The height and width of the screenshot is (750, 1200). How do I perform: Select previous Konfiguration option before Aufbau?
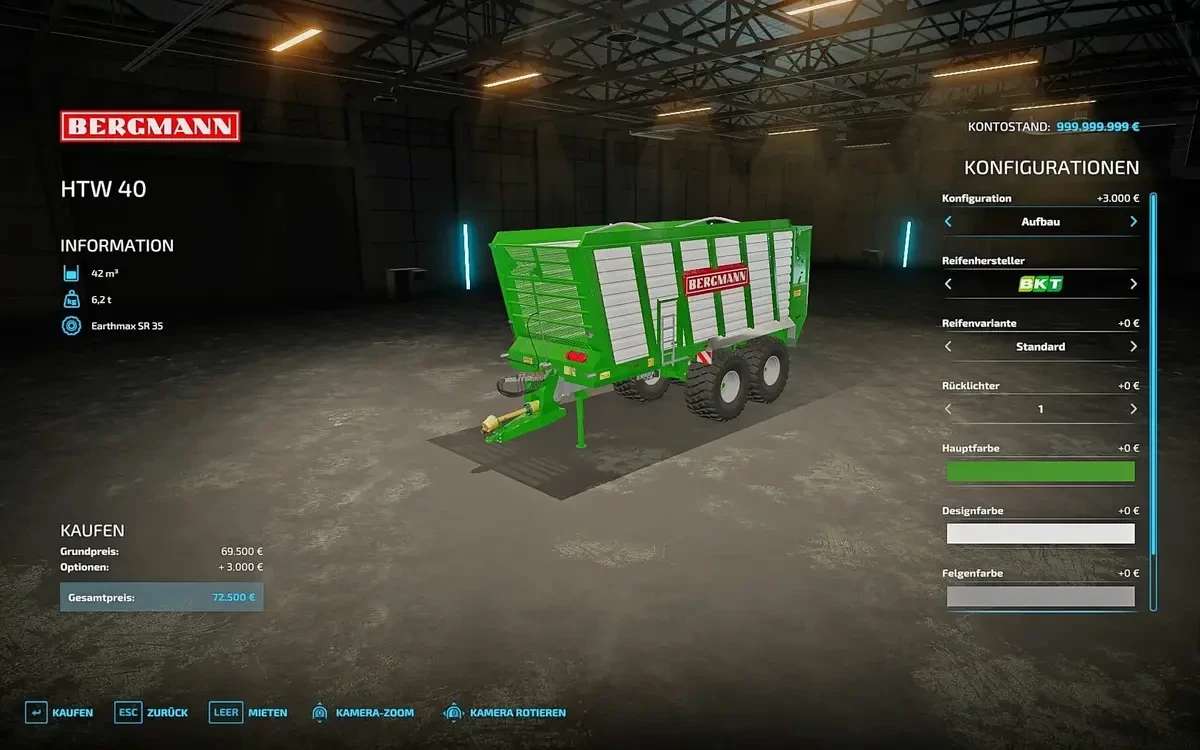click(x=948, y=222)
